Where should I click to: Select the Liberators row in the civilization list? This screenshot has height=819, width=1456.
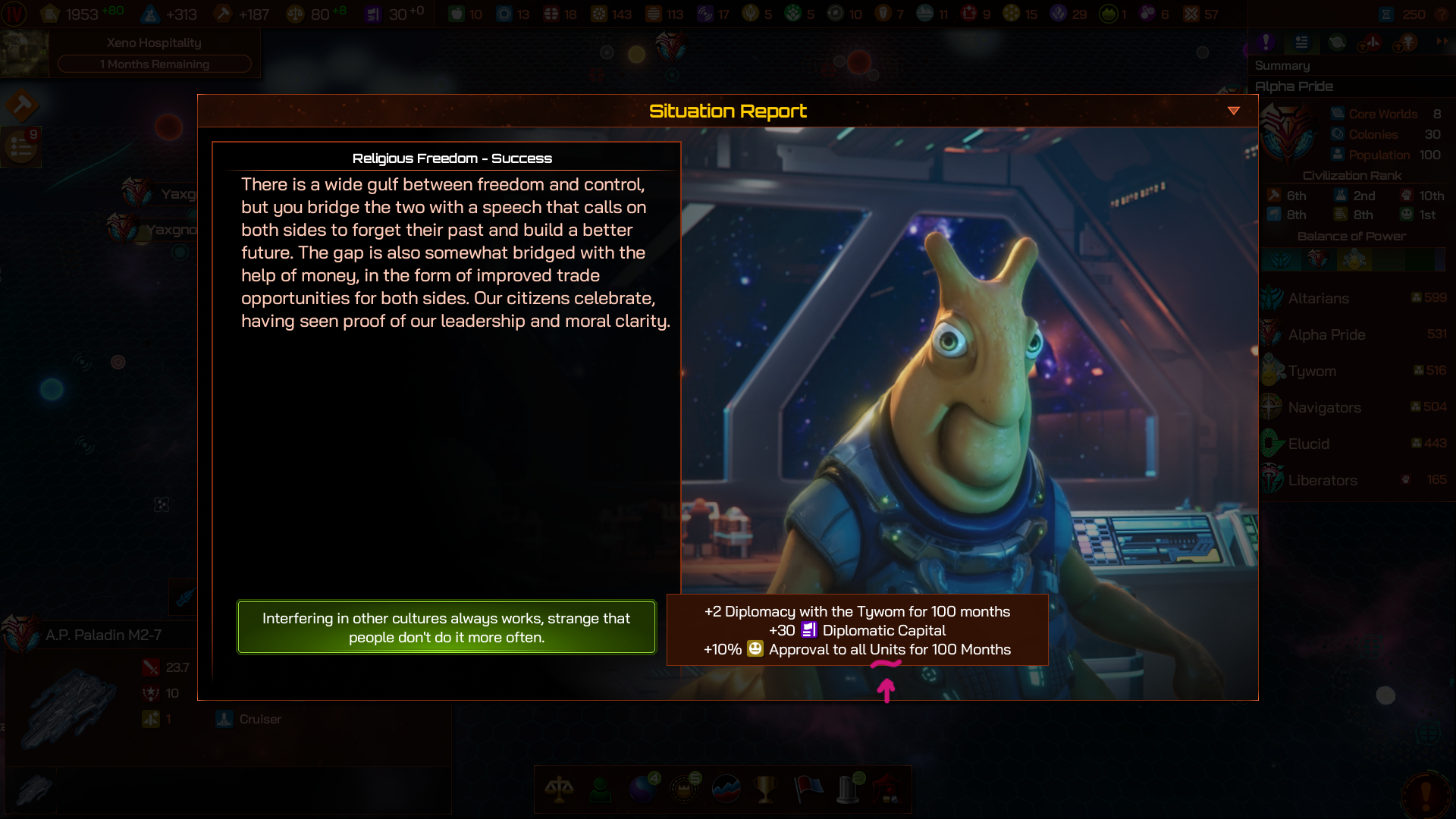click(1323, 480)
